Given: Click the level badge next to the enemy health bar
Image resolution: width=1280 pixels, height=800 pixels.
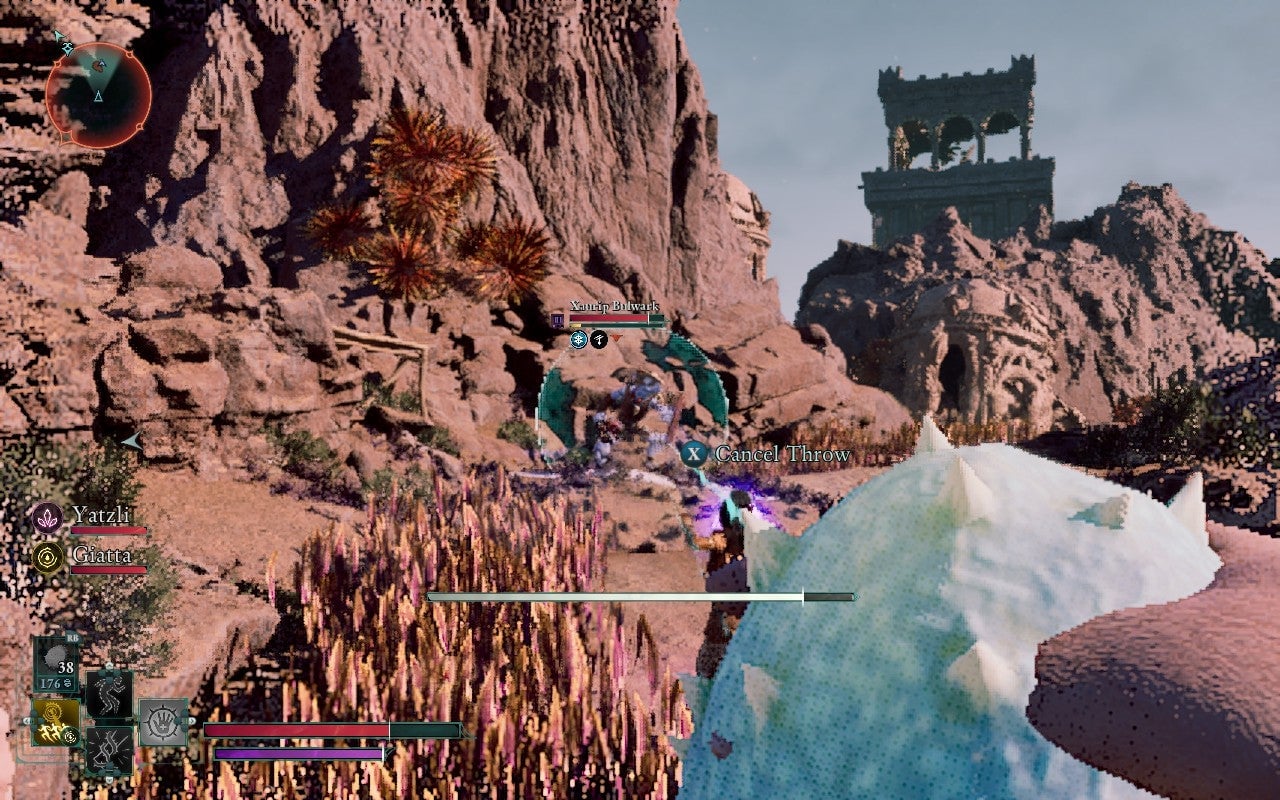Looking at the screenshot, I should tap(557, 319).
